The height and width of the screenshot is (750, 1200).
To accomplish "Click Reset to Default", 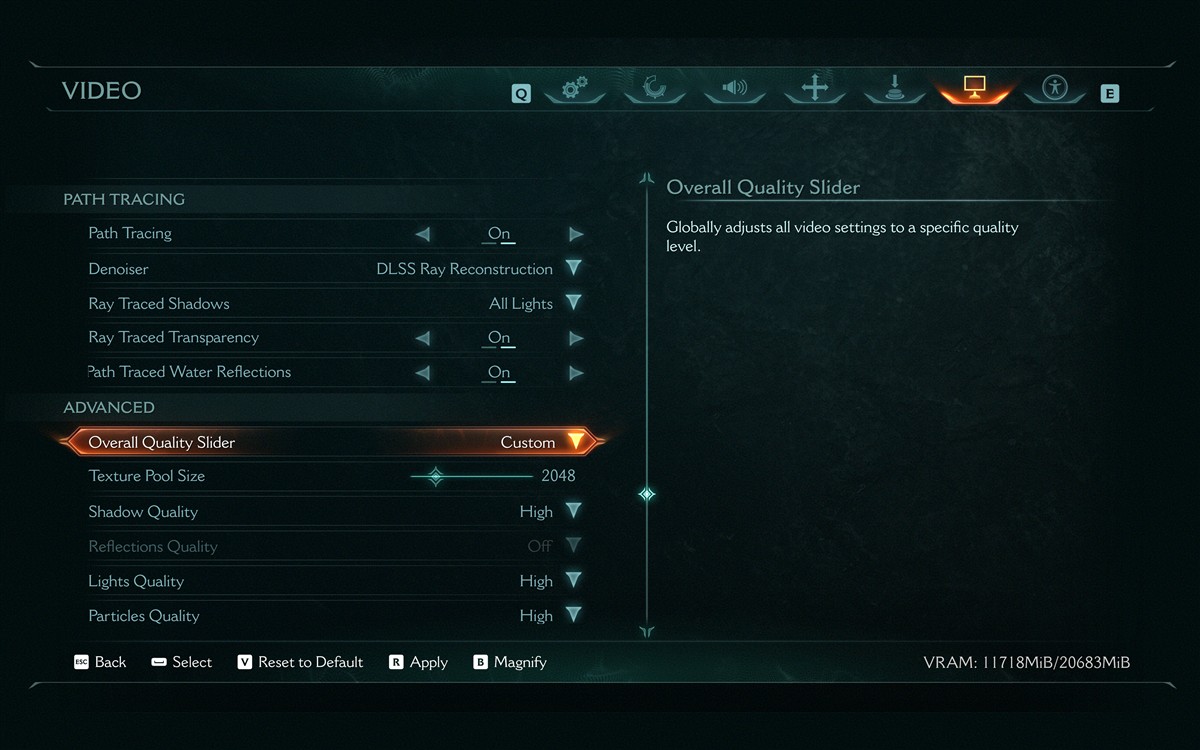I will point(300,662).
